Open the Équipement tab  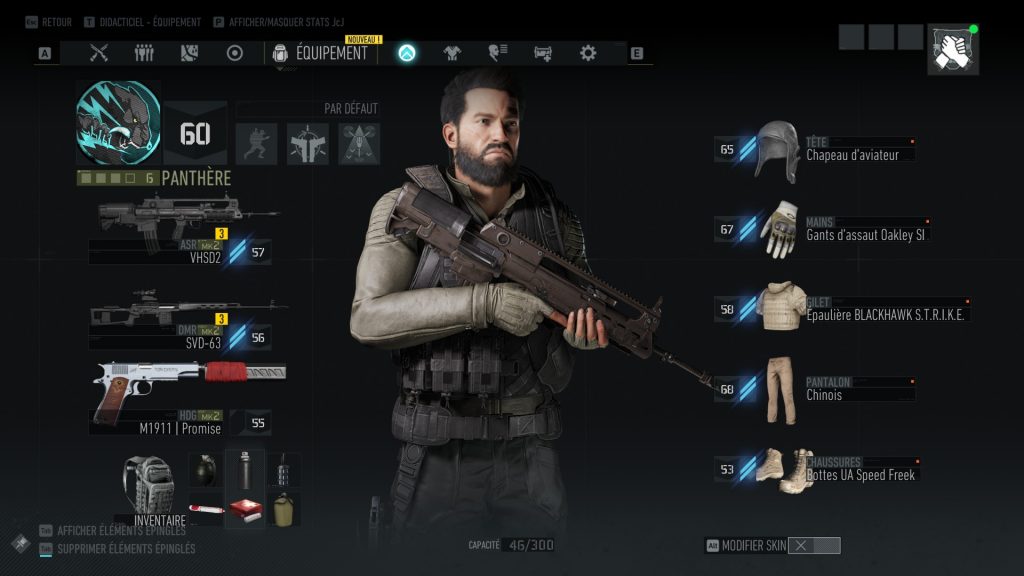(x=321, y=53)
